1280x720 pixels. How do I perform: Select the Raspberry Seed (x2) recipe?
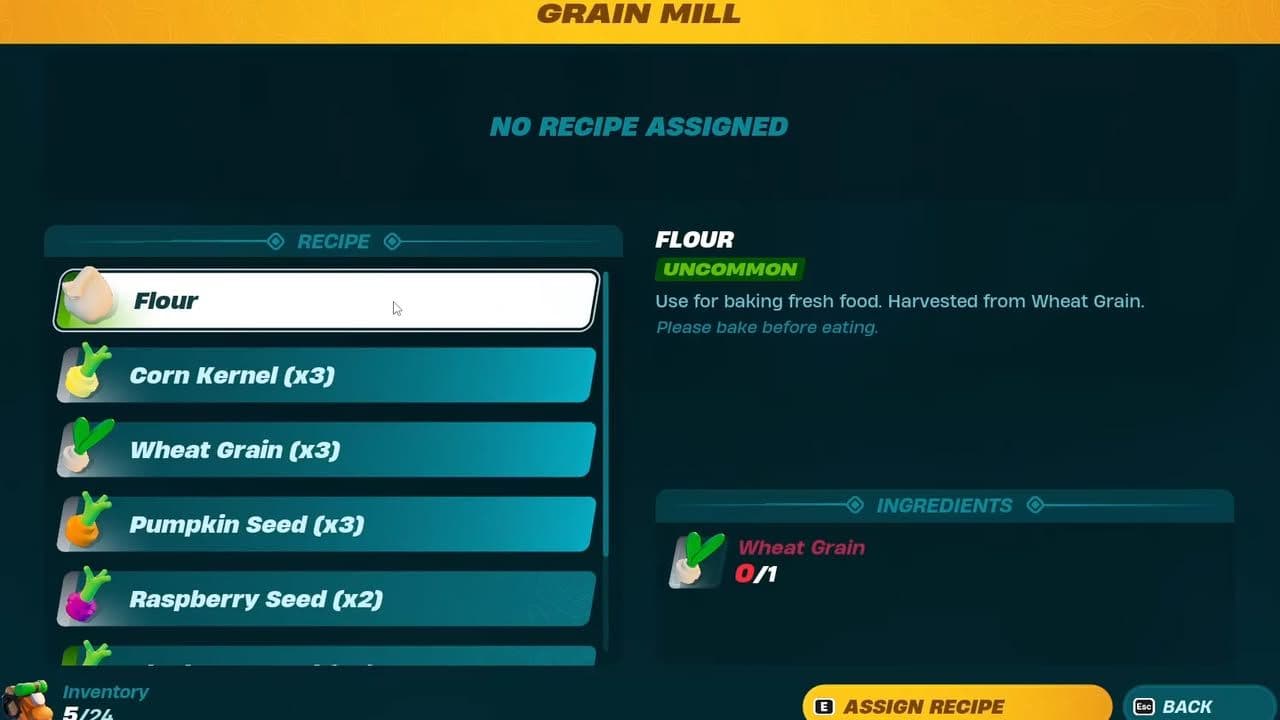pos(320,597)
